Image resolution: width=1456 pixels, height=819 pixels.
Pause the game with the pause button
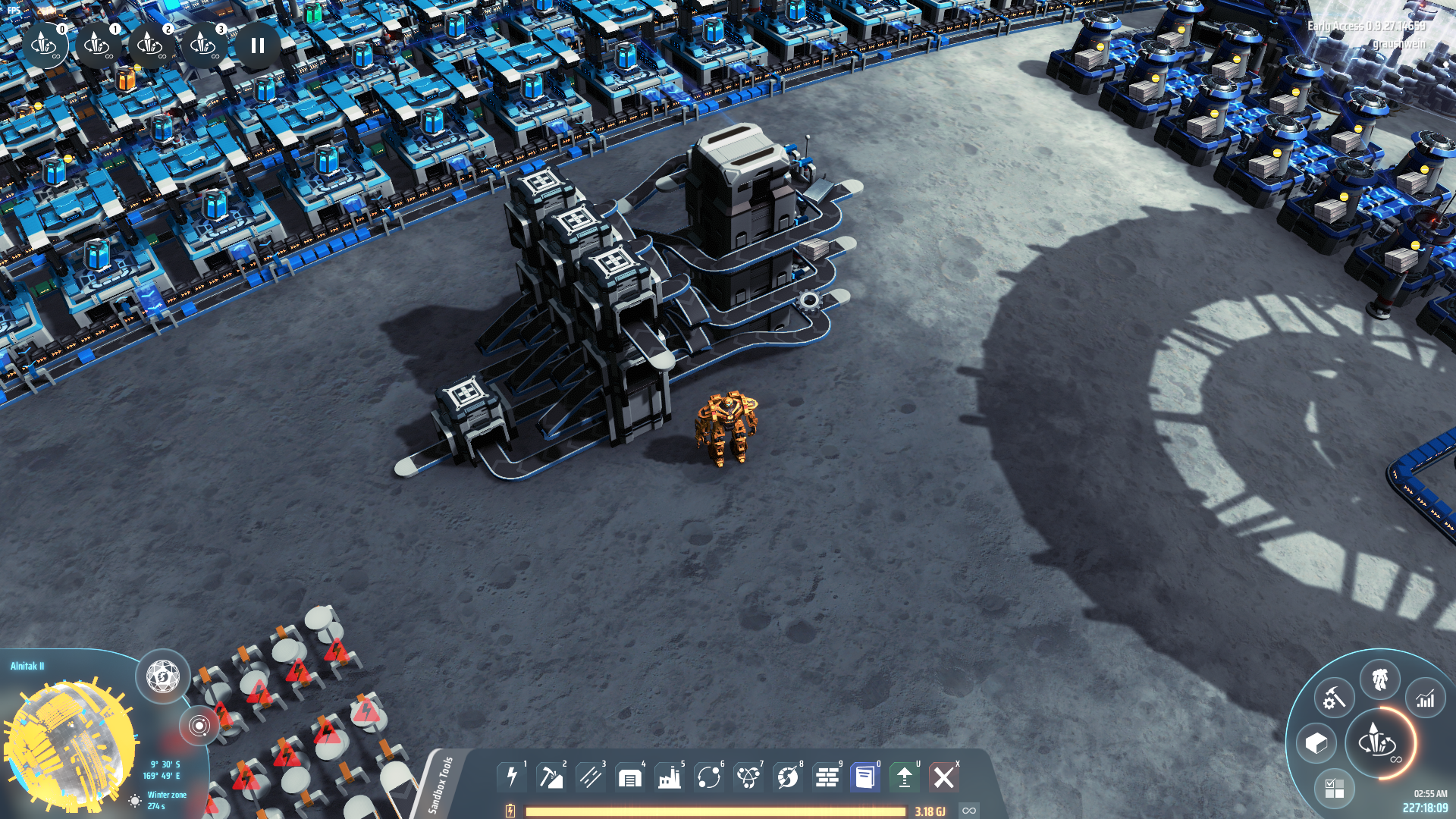click(258, 45)
